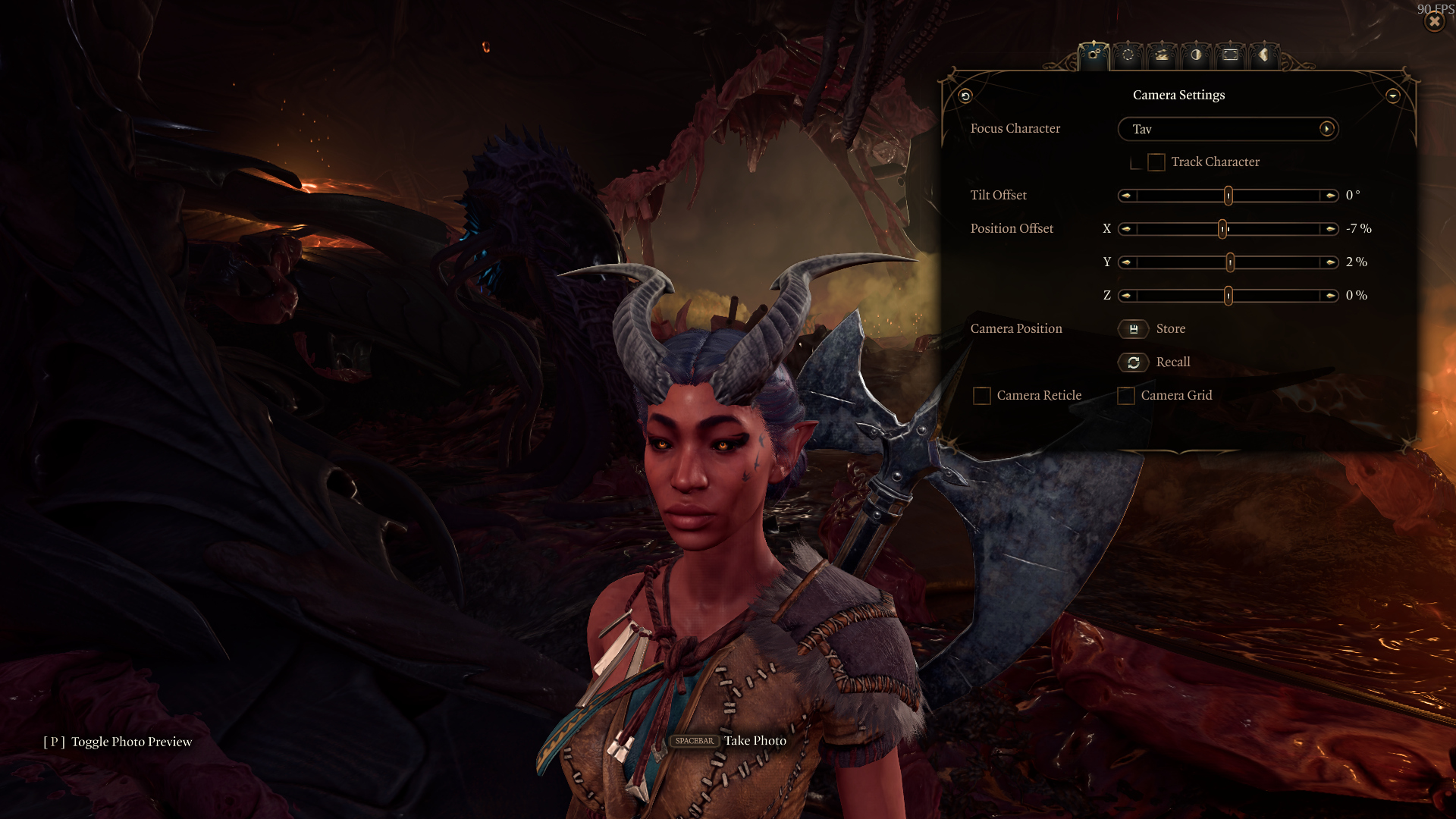Screen dimensions: 1456x819
Task: Click the Tilt Offset slider handle
Action: (1228, 196)
